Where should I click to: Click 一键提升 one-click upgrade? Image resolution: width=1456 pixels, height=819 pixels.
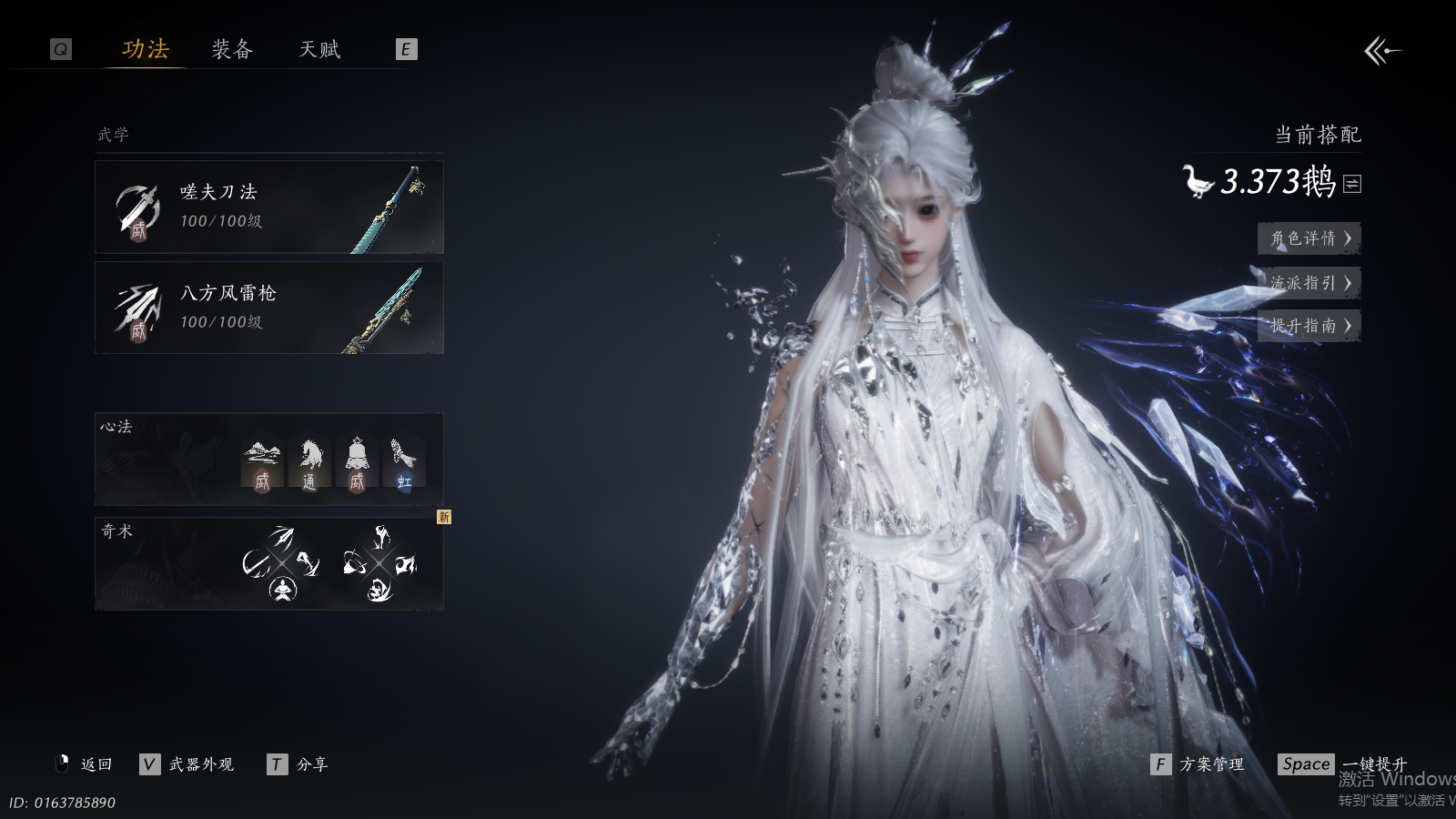pos(1343,764)
